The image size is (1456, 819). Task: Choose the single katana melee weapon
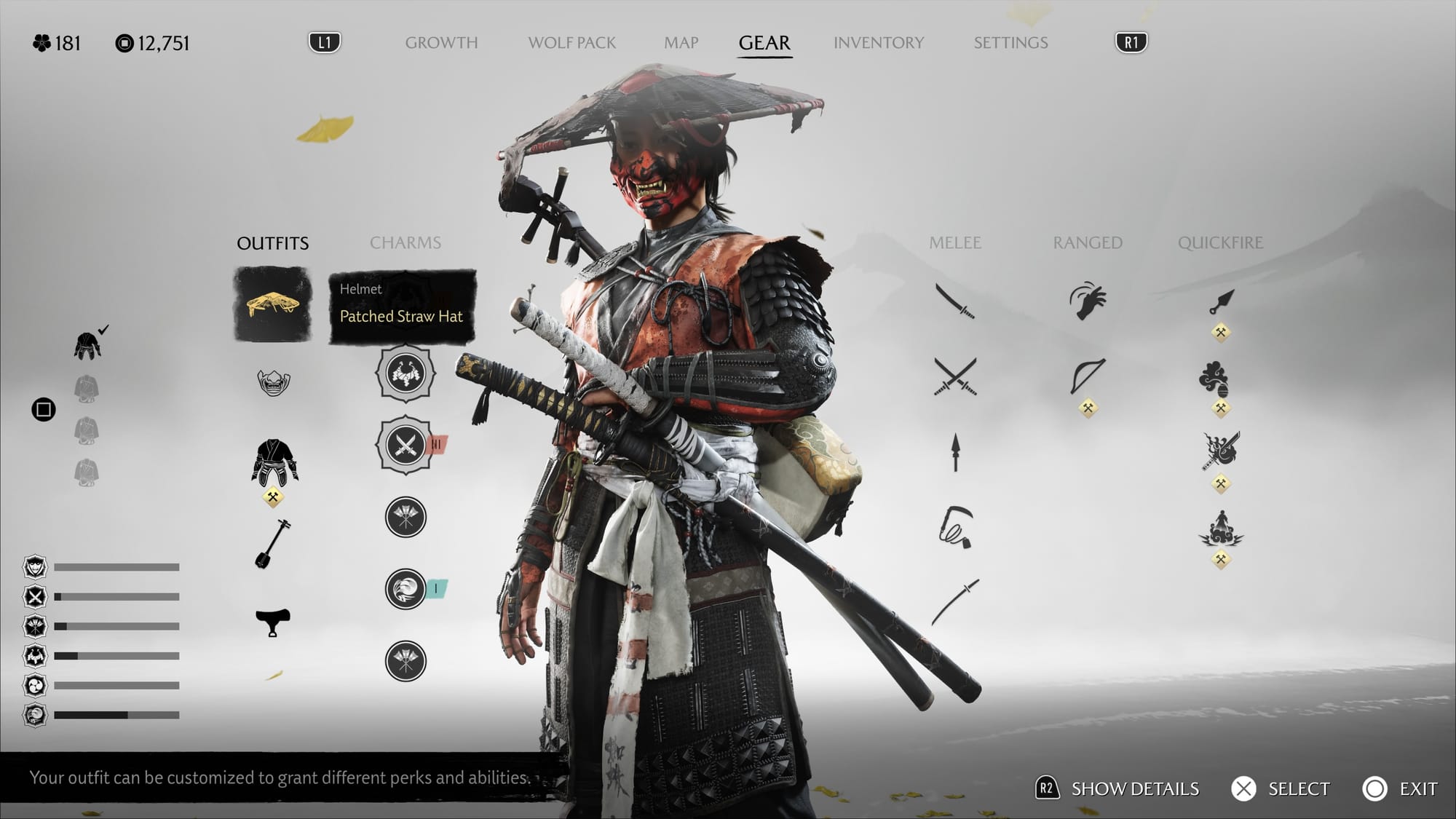[955, 301]
